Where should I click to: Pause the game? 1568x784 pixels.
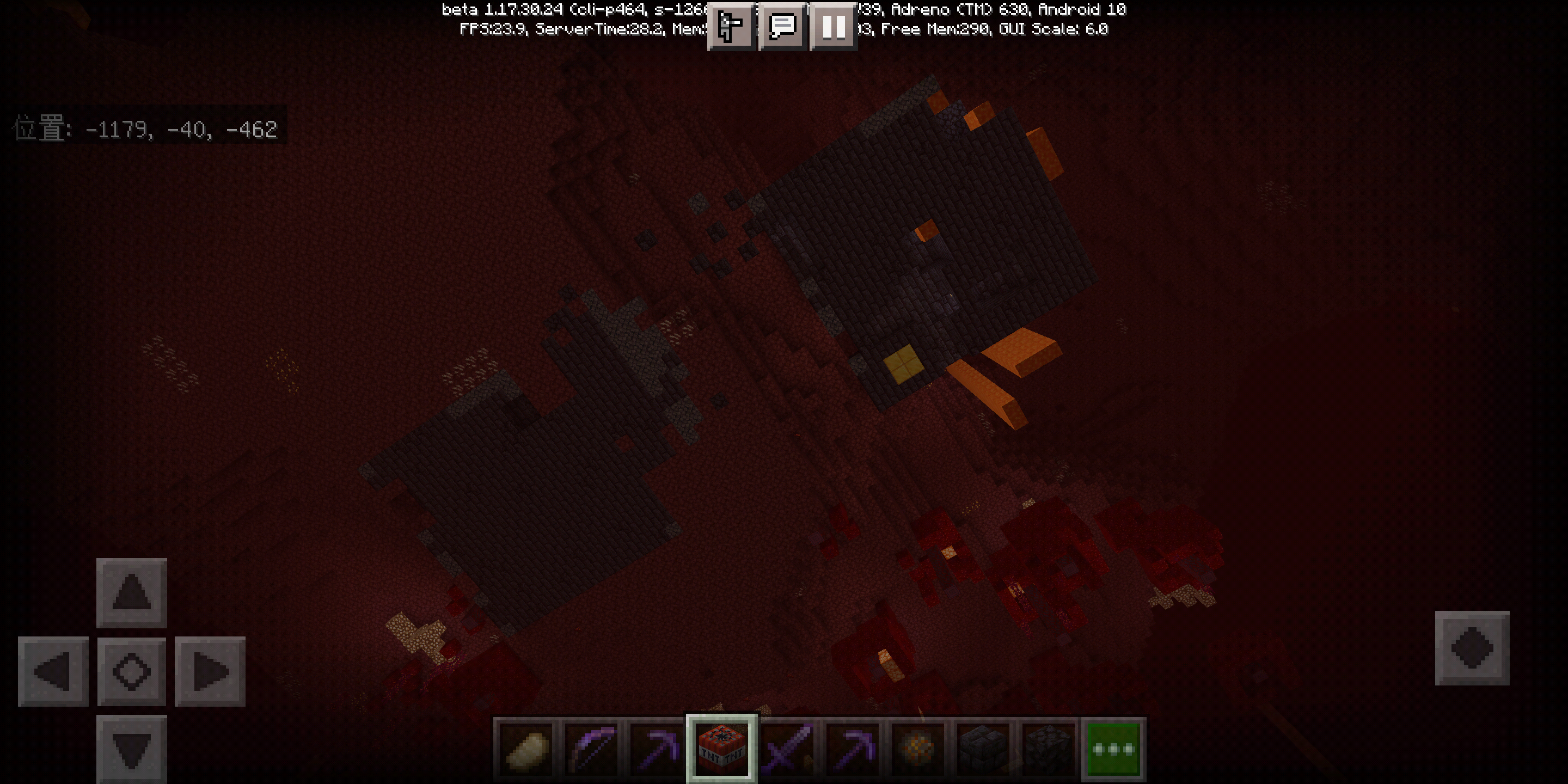point(834,26)
